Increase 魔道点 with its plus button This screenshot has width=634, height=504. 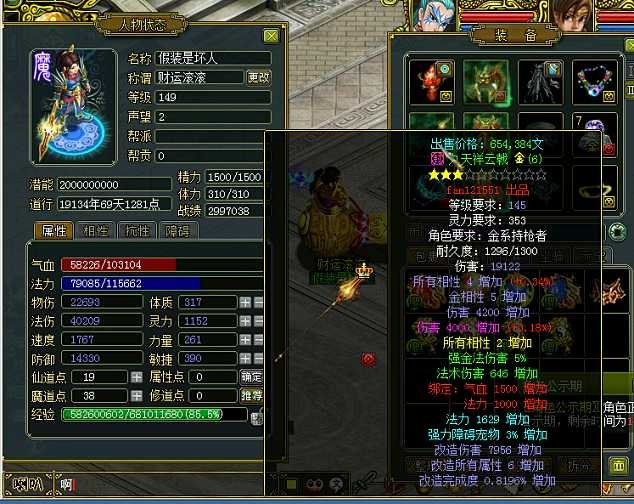coord(137,396)
